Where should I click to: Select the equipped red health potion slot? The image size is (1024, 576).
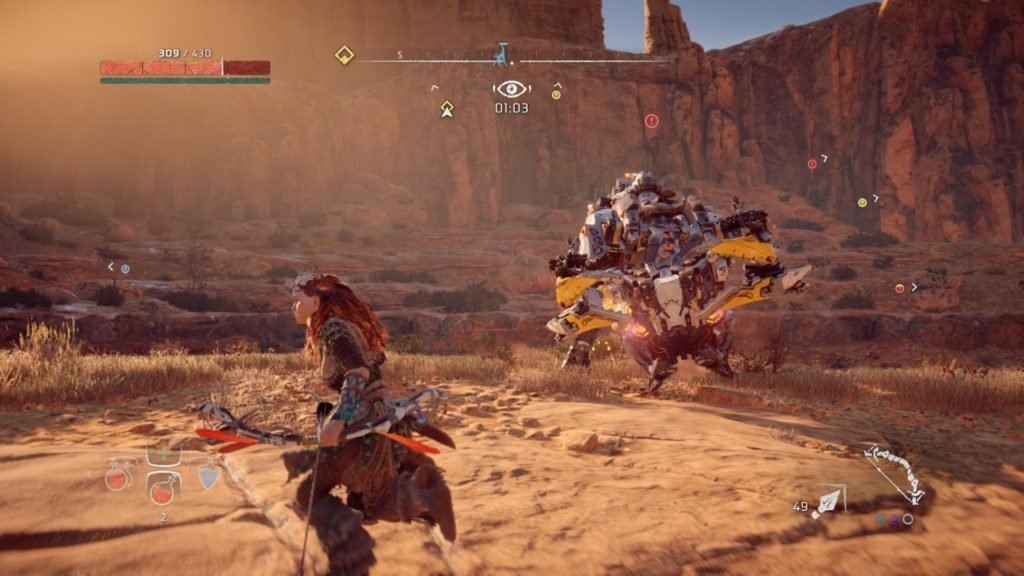[x=161, y=488]
